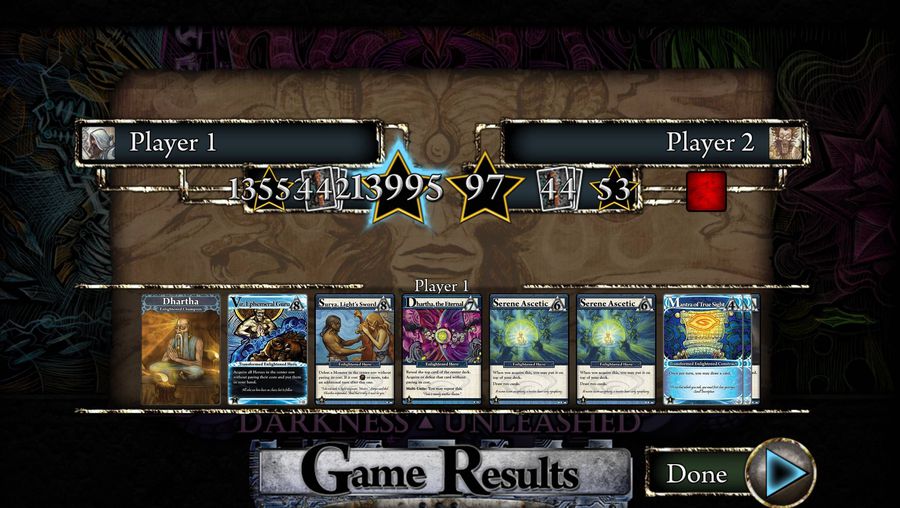Click the Done button
Viewport: 900px width, 508px height.
point(696,474)
